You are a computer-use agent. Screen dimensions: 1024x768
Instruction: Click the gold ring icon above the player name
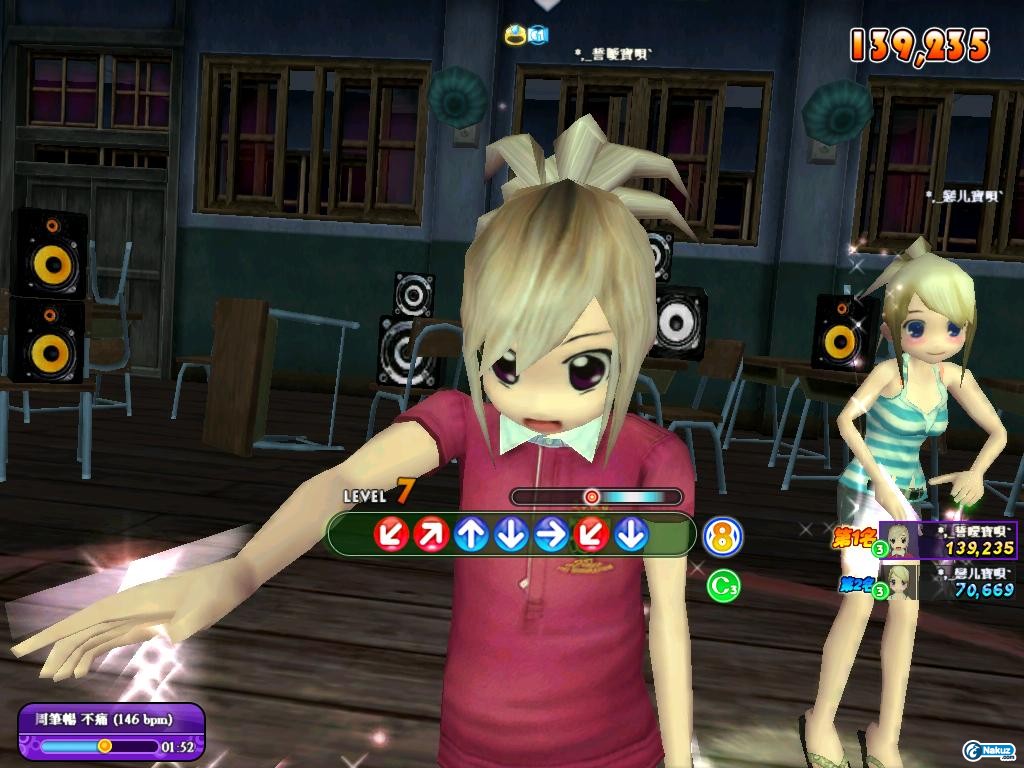click(516, 36)
